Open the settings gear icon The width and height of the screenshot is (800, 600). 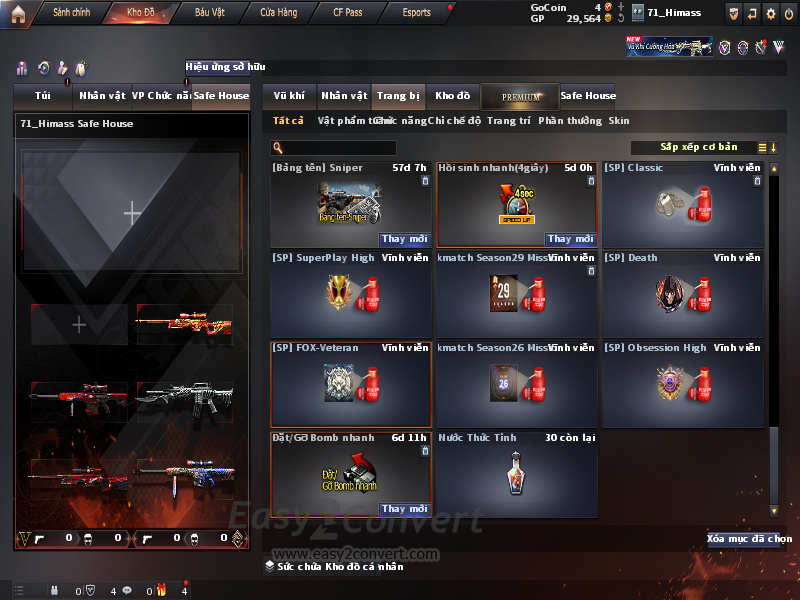click(770, 13)
